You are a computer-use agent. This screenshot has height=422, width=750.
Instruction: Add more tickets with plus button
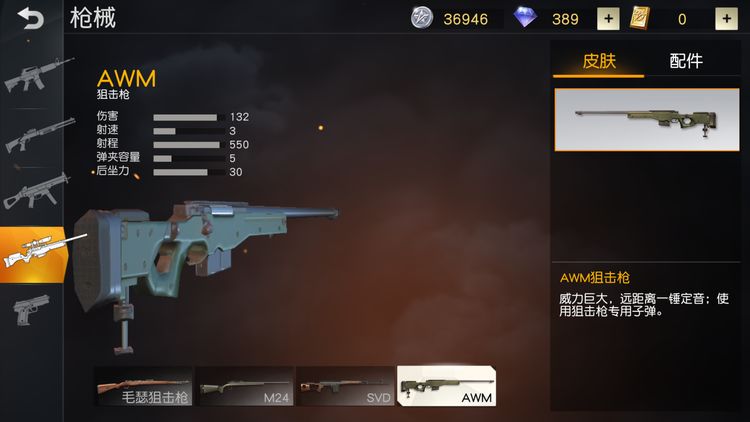point(726,18)
